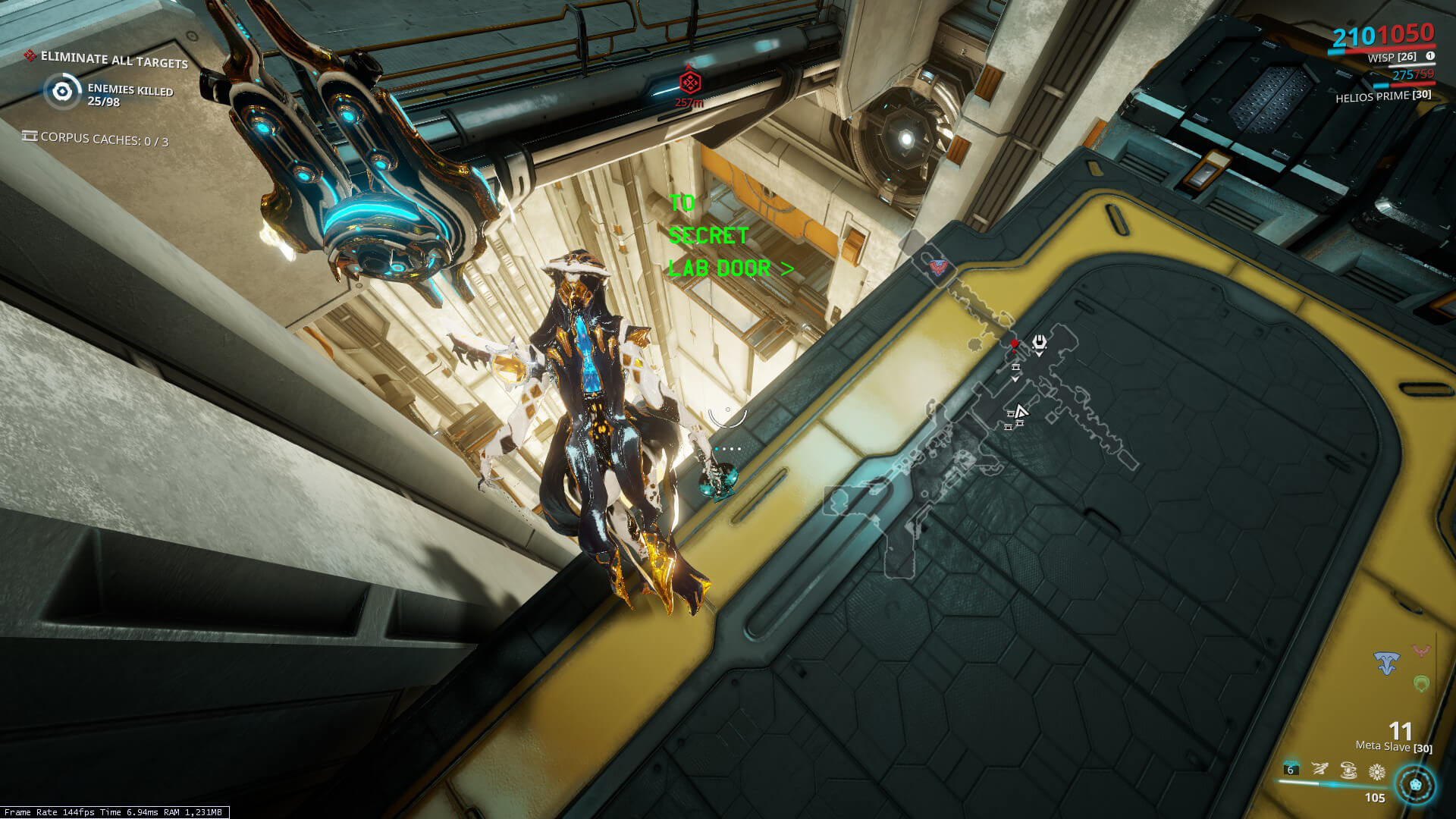This screenshot has width=1456, height=819.
Task: Click the red and blue emblem map marker
Action: [x=939, y=266]
